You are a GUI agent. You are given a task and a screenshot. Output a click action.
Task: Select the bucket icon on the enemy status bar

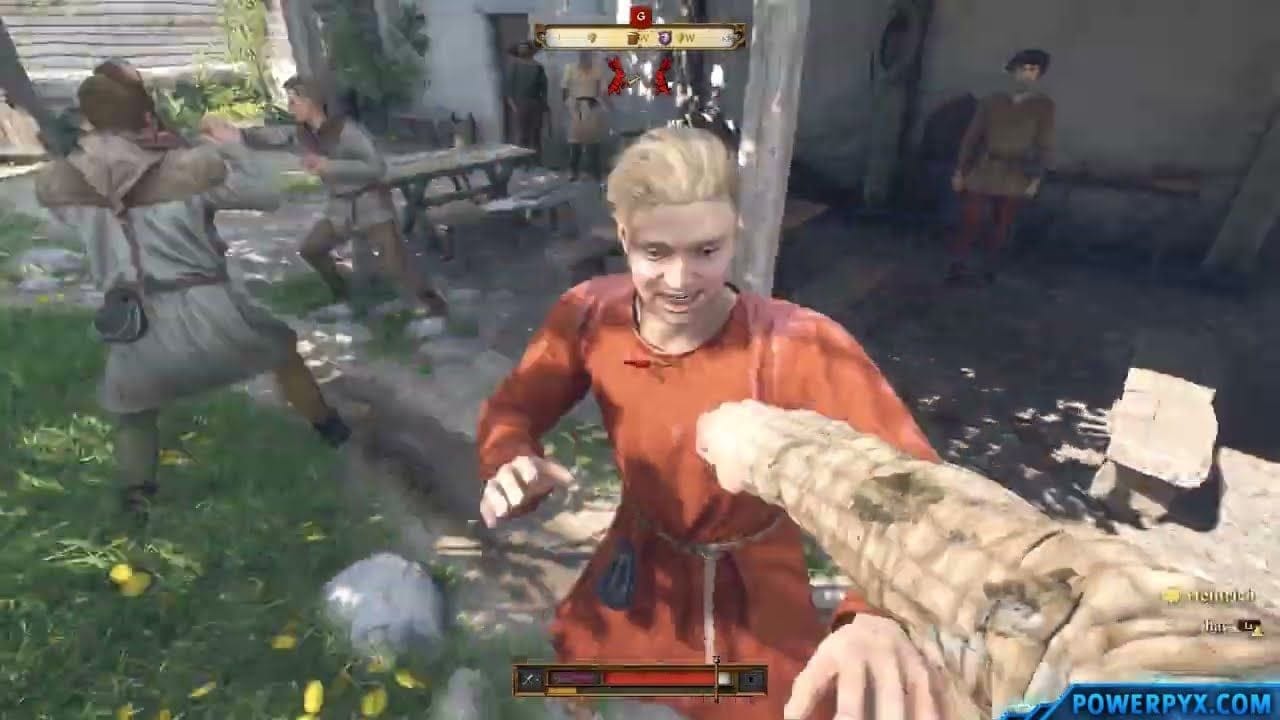633,38
